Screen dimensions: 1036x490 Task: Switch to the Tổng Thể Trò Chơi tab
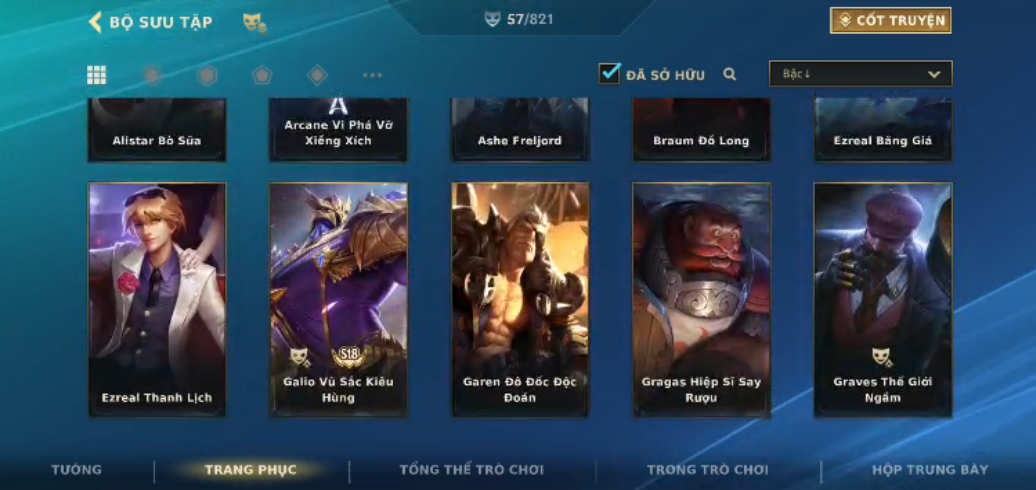pos(471,470)
